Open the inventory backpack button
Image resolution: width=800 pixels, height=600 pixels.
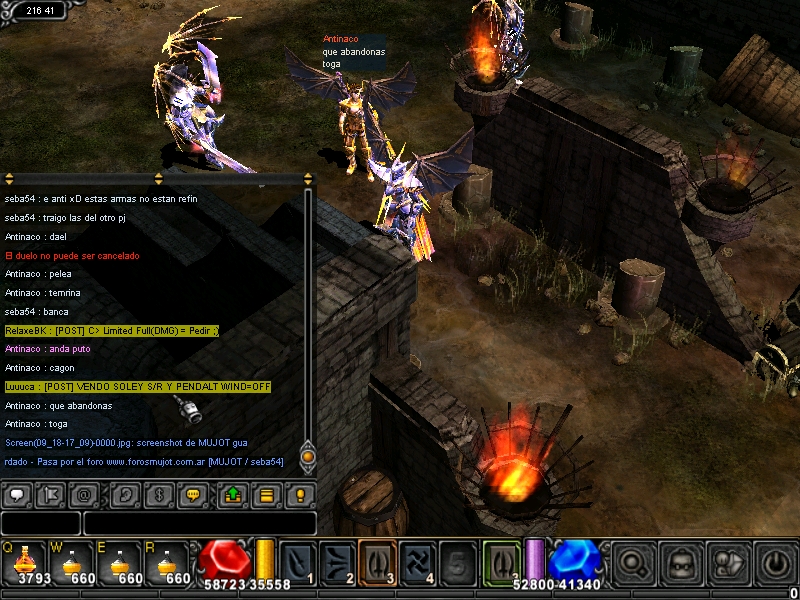[x=680, y=562]
